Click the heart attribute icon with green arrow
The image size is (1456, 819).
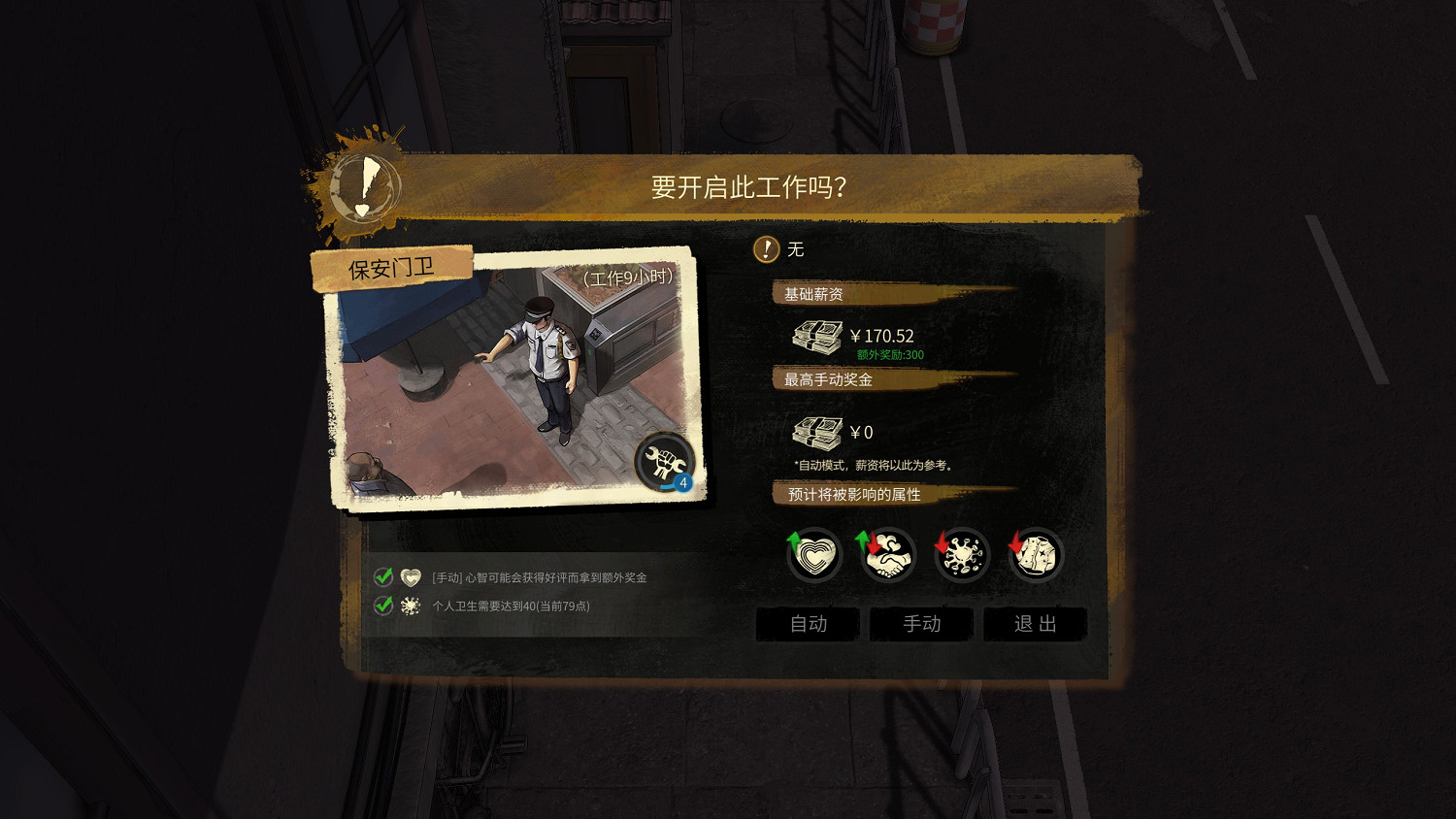pos(813,554)
